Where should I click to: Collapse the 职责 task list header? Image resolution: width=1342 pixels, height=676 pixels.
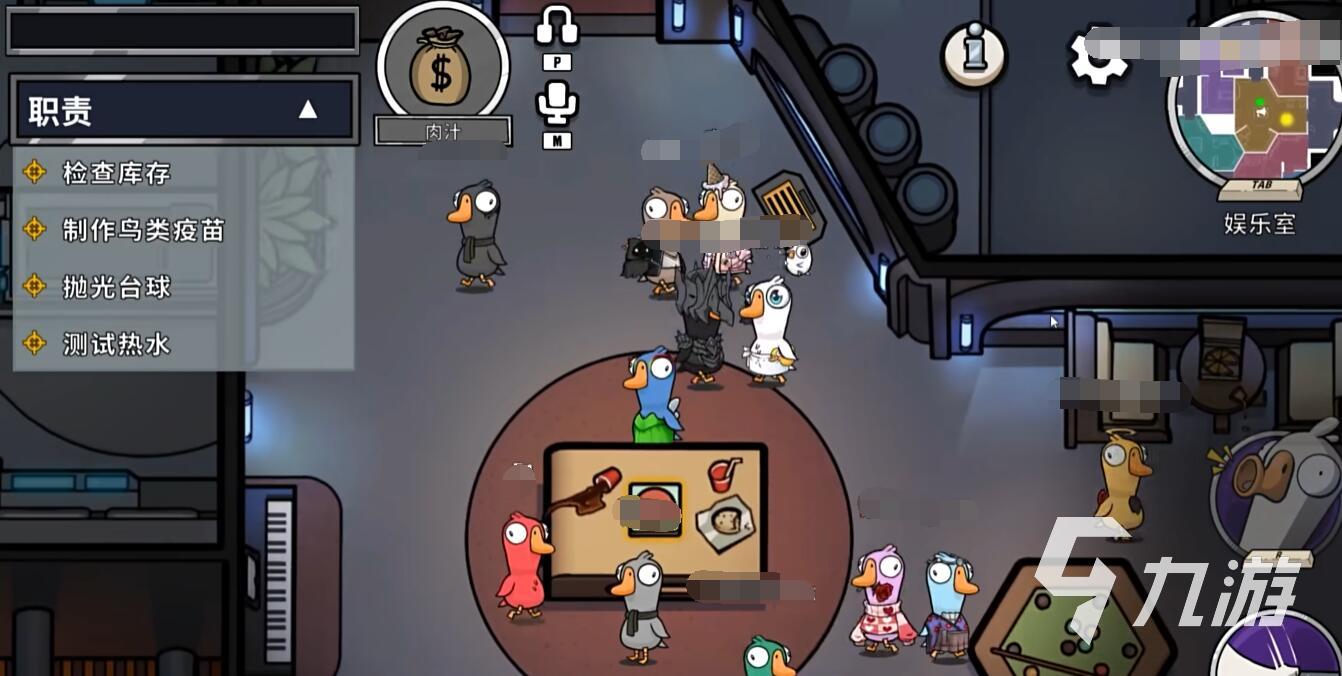tap(307, 110)
